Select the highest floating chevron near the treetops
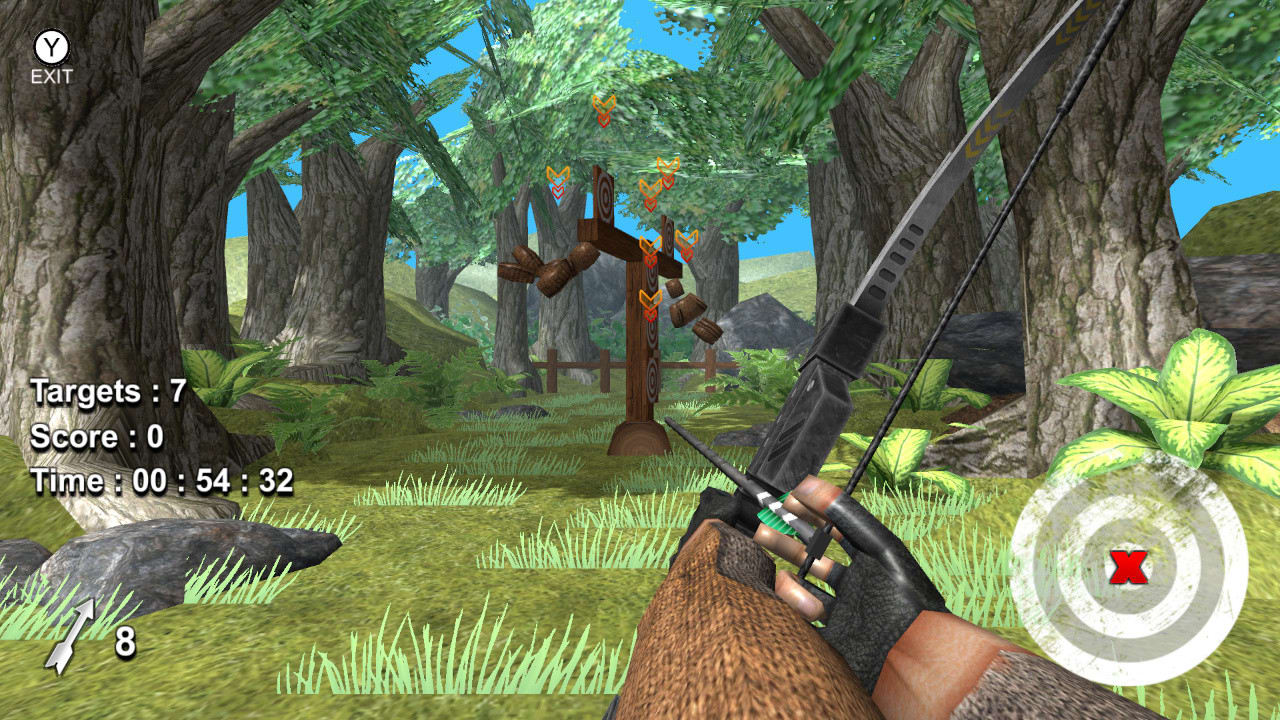The height and width of the screenshot is (720, 1280). pos(603,107)
